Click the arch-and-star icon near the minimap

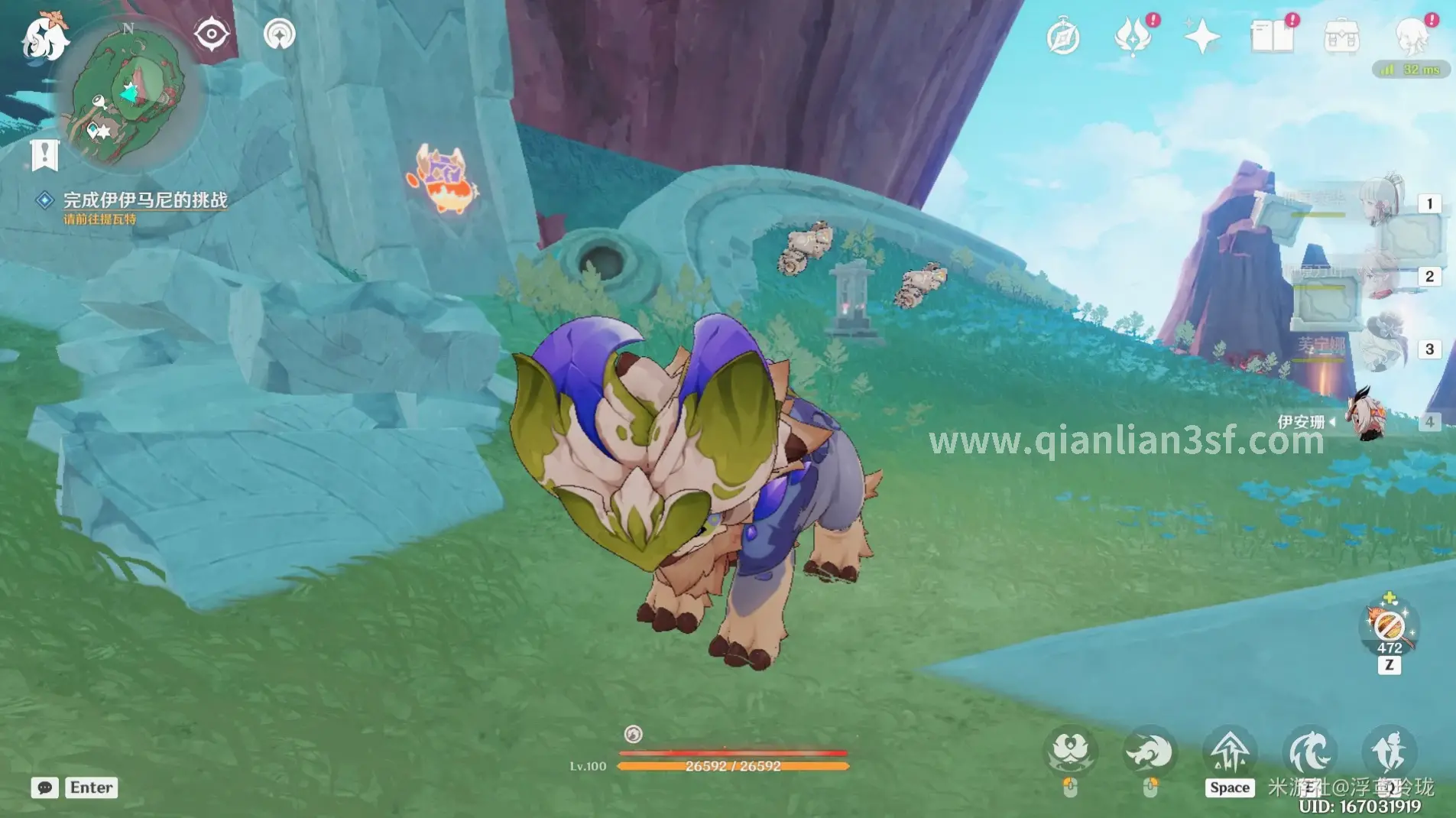tap(280, 34)
